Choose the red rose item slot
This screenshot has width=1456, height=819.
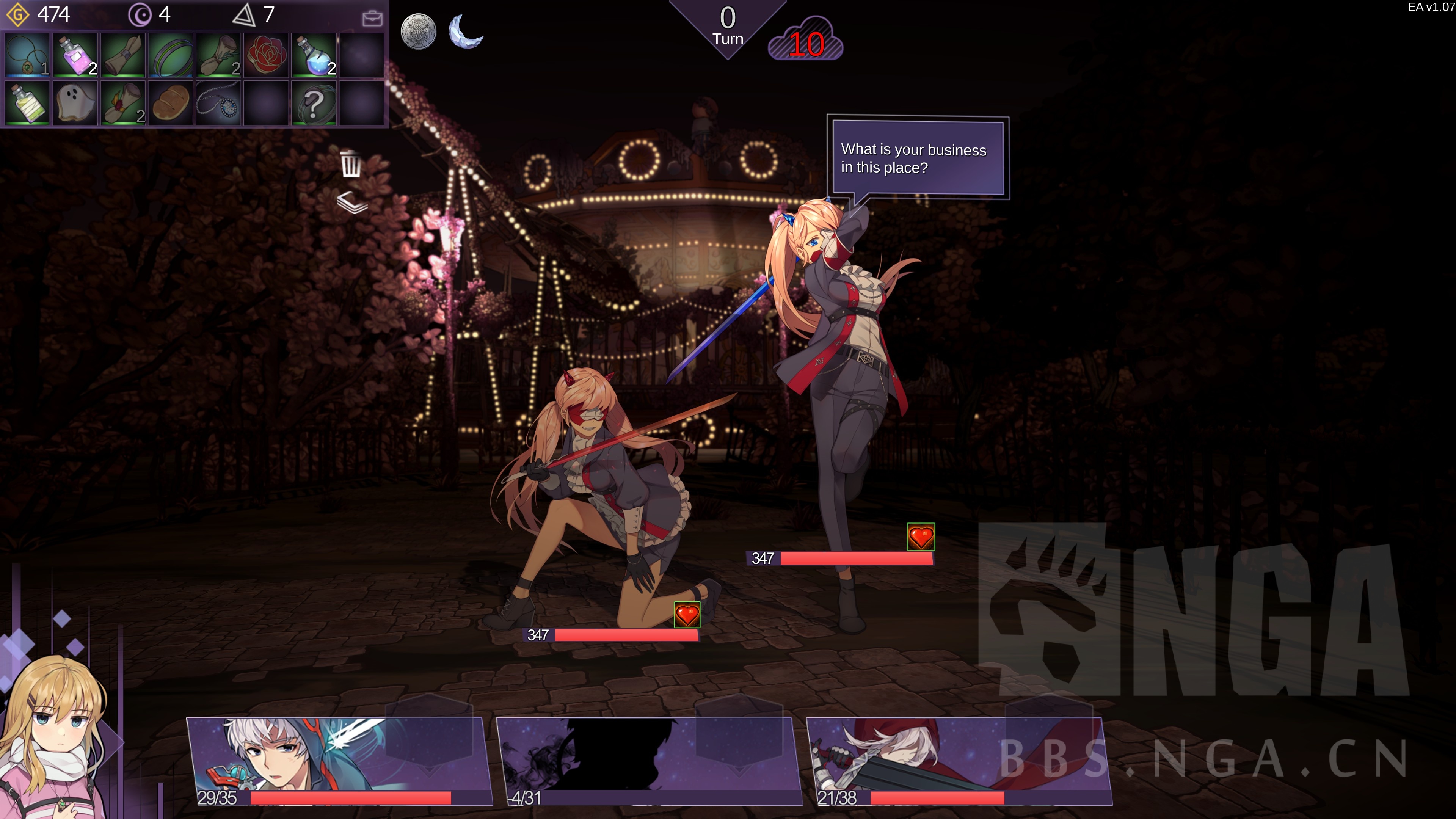pyautogui.click(x=266, y=55)
